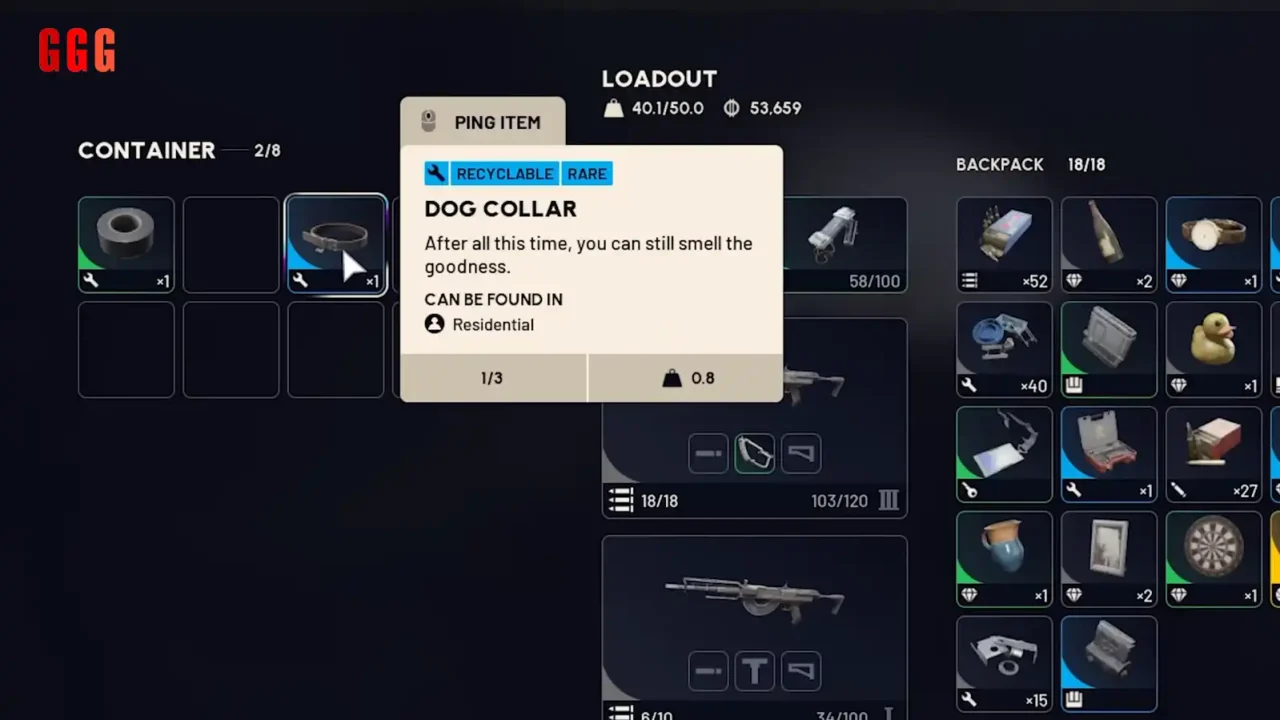The width and height of the screenshot is (1280, 720).
Task: Open the CONTAINER page indicator showing 2/8
Action: [267, 150]
